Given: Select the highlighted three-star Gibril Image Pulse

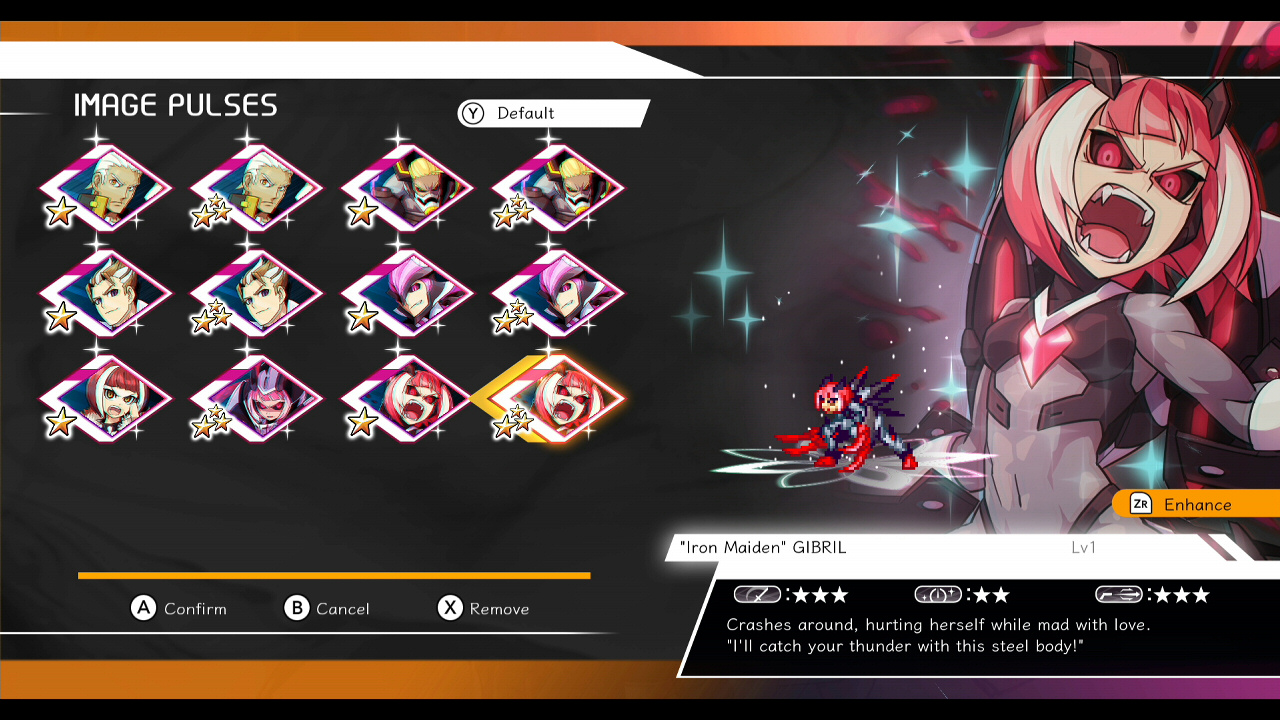Looking at the screenshot, I should (x=560, y=395).
